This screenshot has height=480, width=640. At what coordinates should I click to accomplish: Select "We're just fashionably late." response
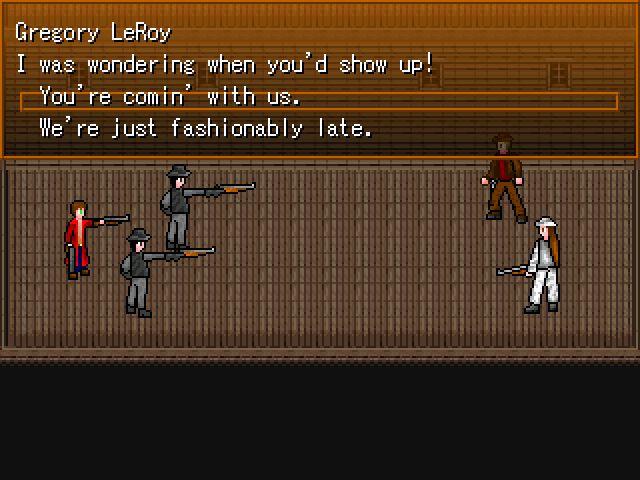[205, 129]
